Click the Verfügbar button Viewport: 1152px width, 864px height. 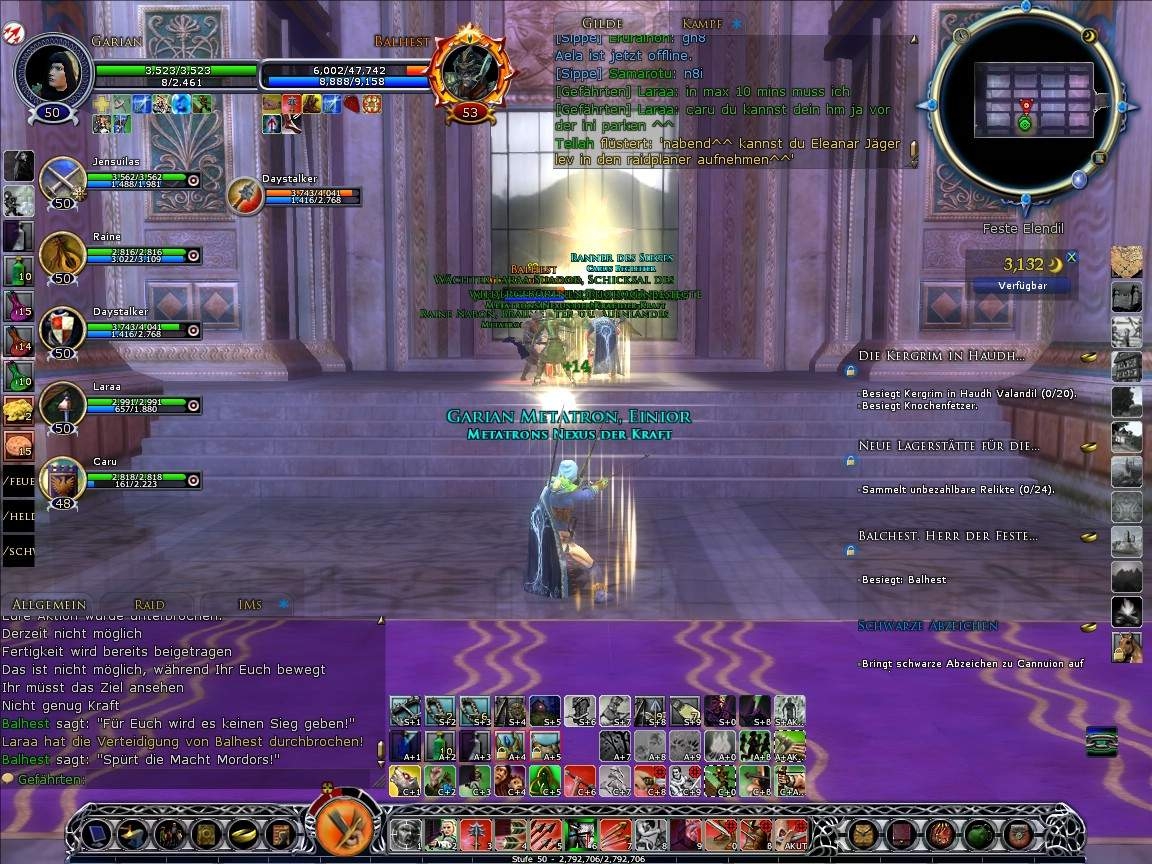(1022, 285)
